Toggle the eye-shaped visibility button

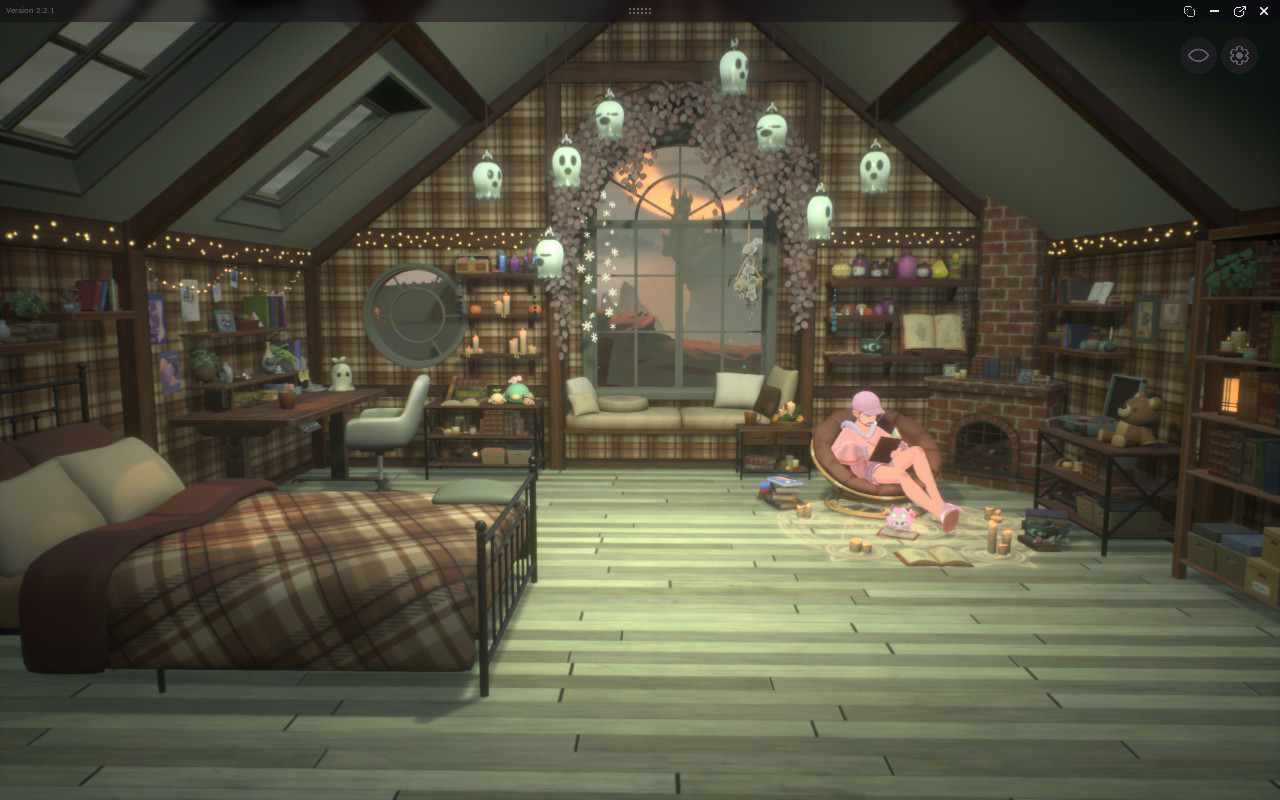[1198, 55]
